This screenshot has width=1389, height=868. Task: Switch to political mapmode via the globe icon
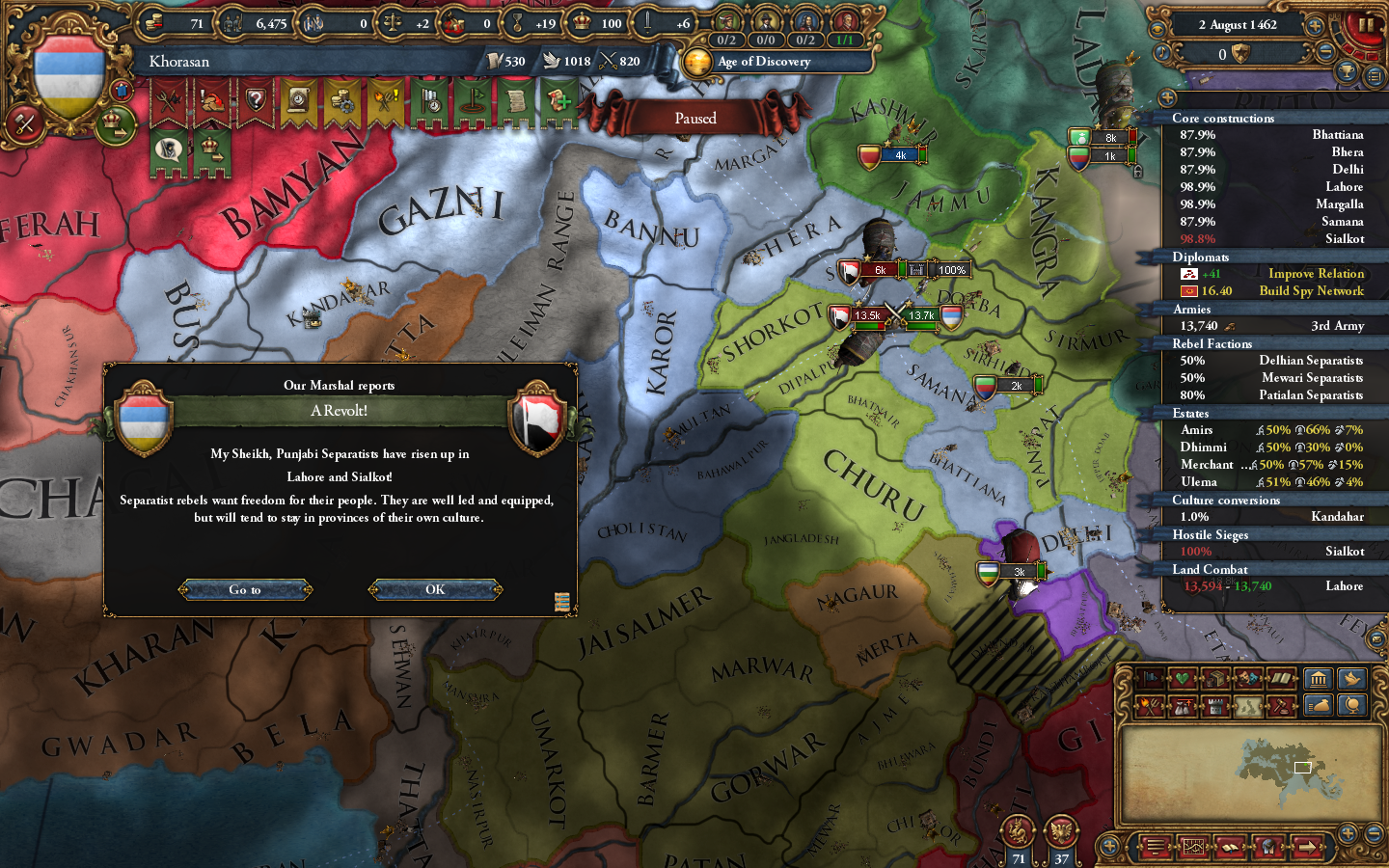click(1352, 705)
